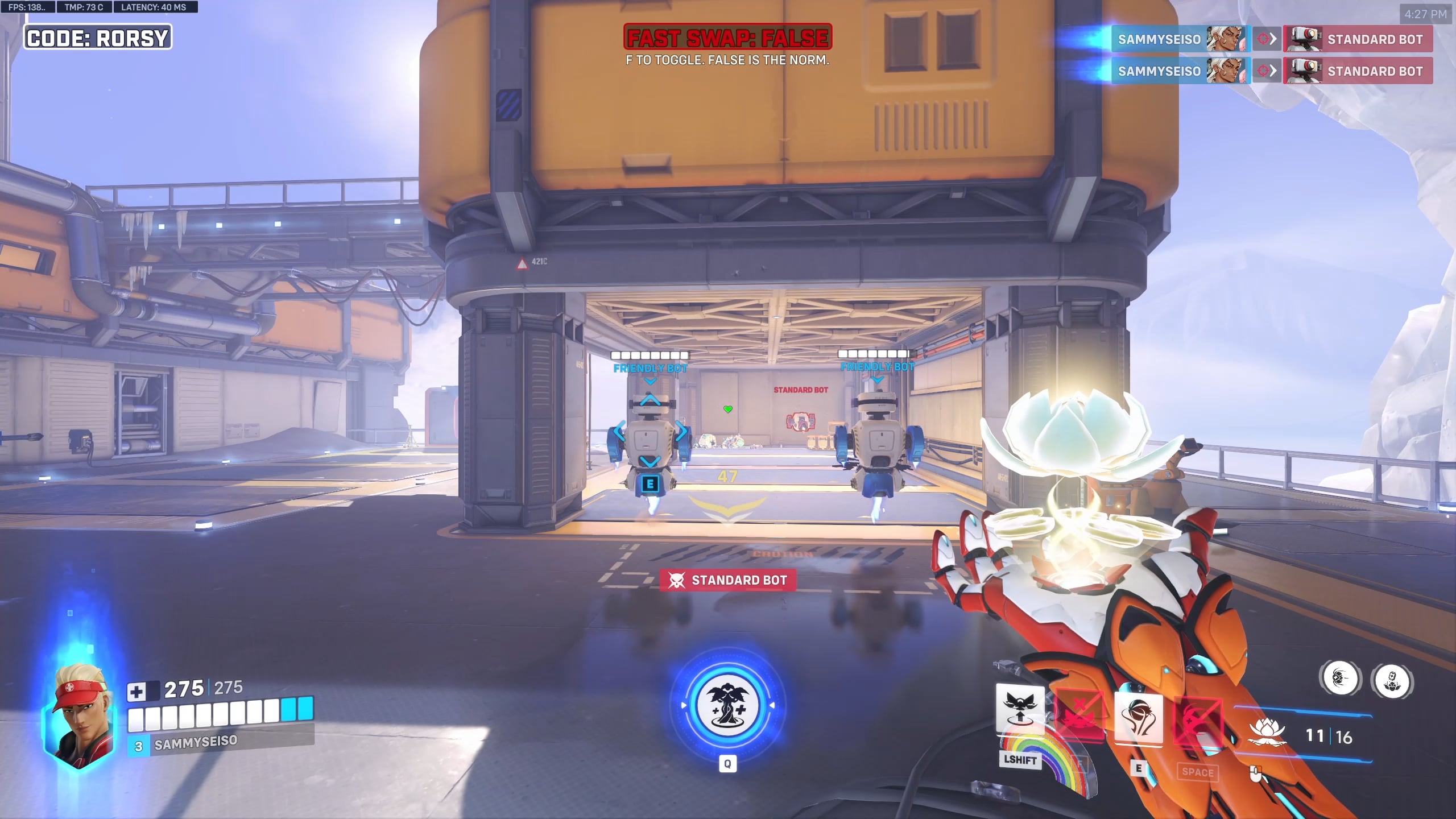Select the Healing Blossom lotus weapon icon
The height and width of the screenshot is (819, 1456).
[x=1266, y=733]
